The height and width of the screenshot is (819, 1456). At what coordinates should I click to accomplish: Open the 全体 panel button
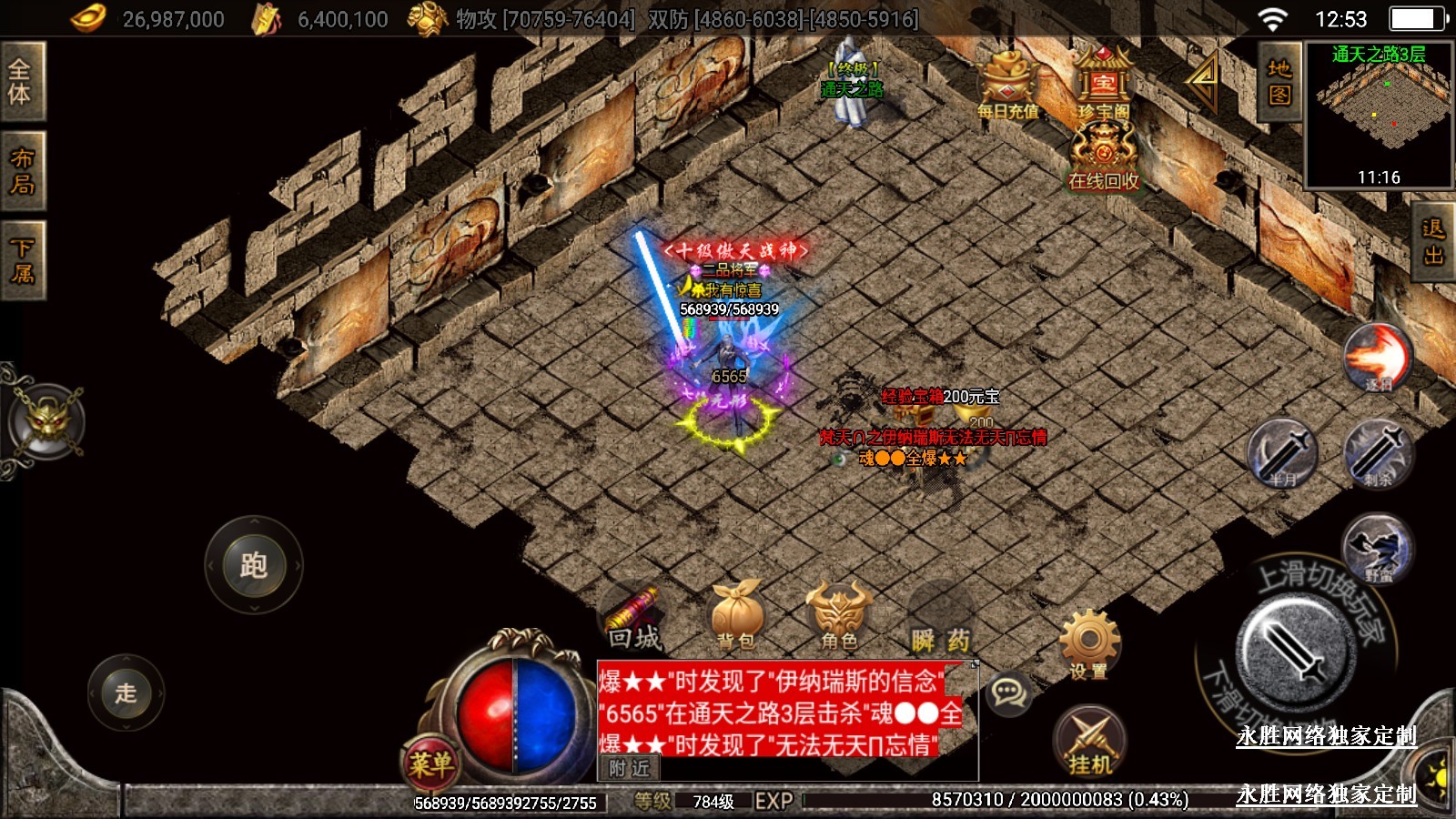click(x=21, y=81)
